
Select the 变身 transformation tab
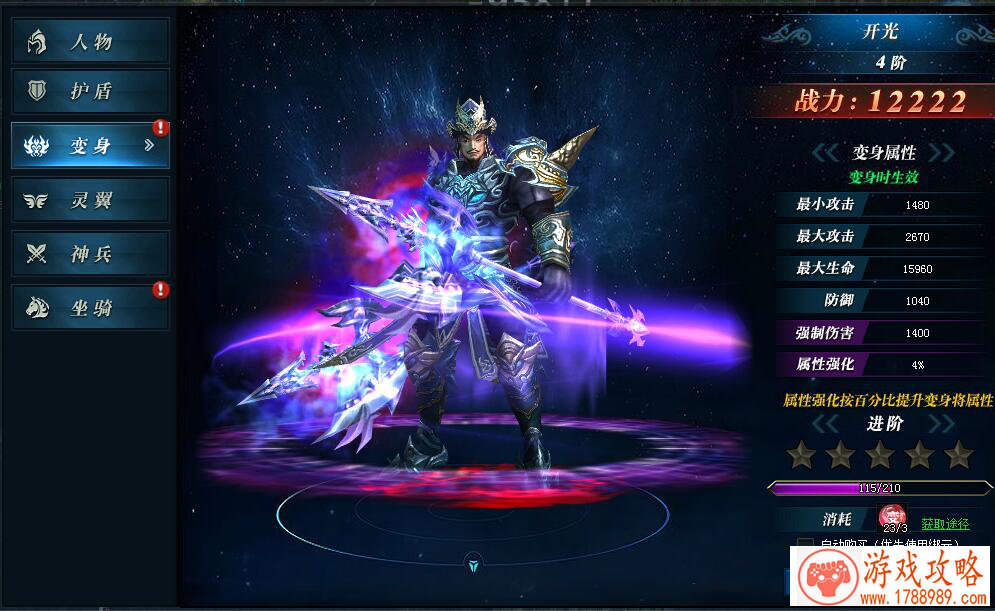point(90,146)
